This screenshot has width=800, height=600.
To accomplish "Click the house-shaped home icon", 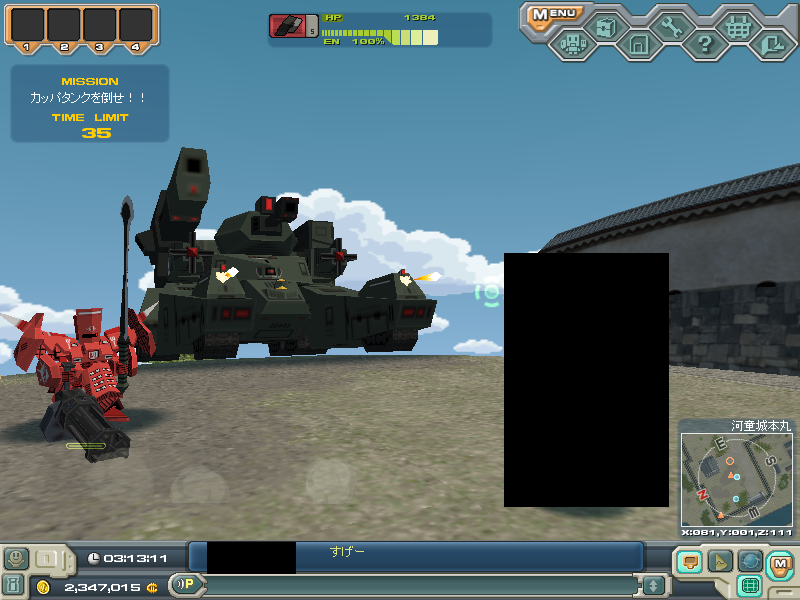I will [x=638, y=45].
